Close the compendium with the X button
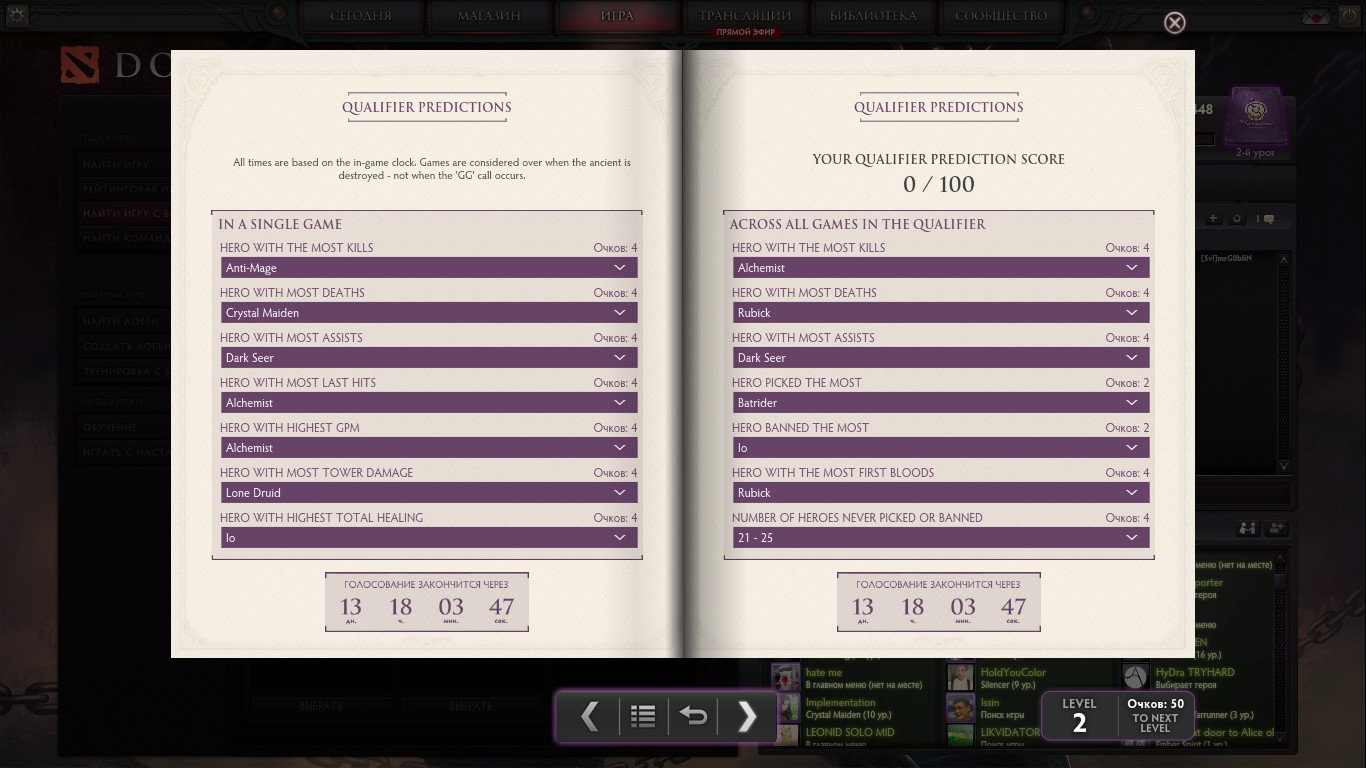The image size is (1366, 768). 1175,23
